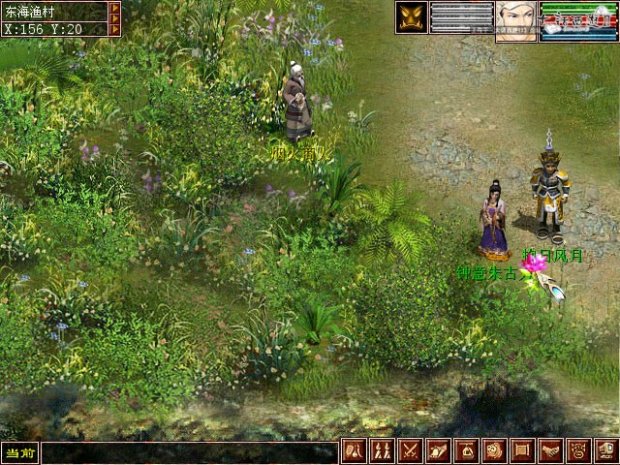This screenshot has height=465, width=620.
Task: Select the swirl spiral toolbar icon
Action: tap(494, 452)
